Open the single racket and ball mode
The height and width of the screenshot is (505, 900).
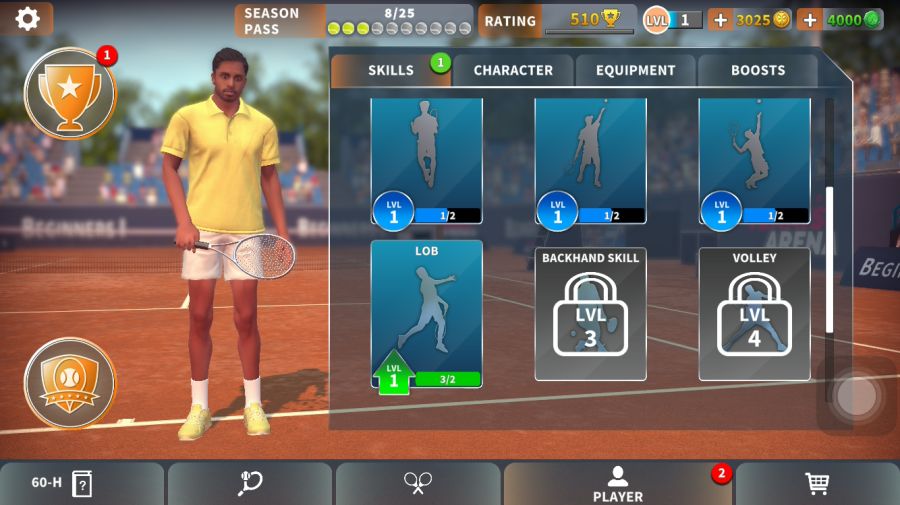click(x=250, y=484)
